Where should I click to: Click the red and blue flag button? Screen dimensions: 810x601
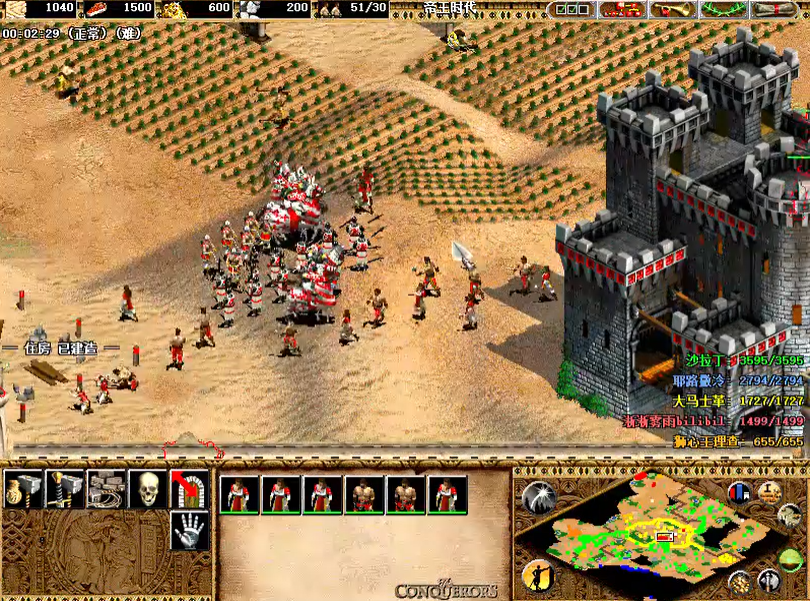click(x=740, y=492)
